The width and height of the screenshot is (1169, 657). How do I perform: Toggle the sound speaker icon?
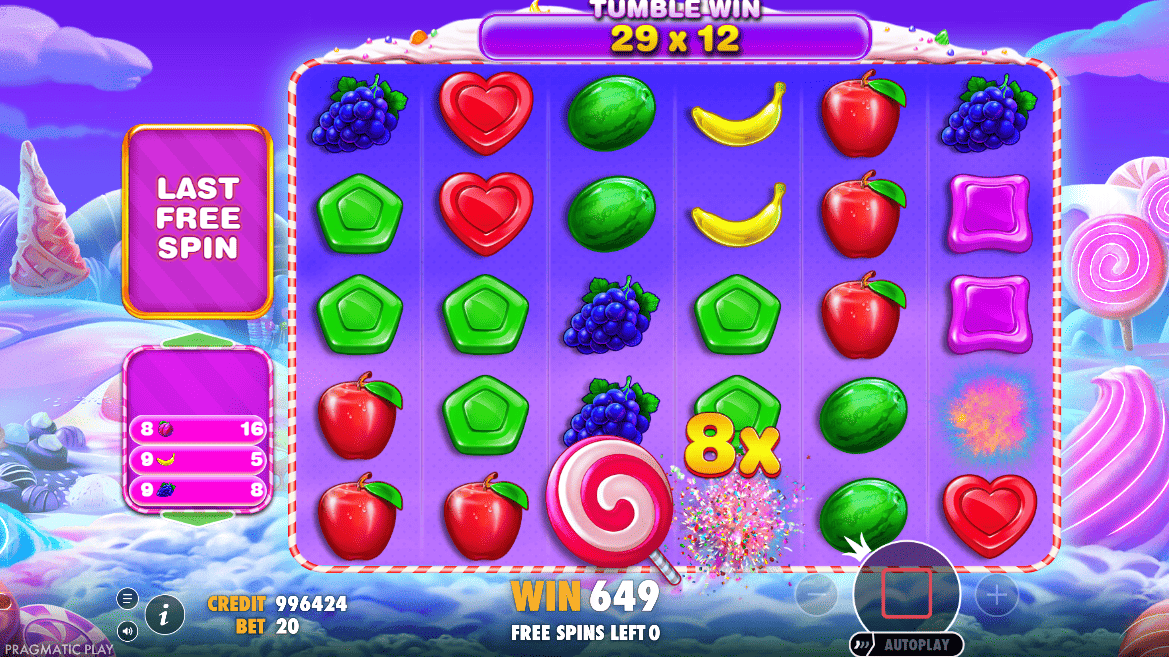tap(127, 630)
